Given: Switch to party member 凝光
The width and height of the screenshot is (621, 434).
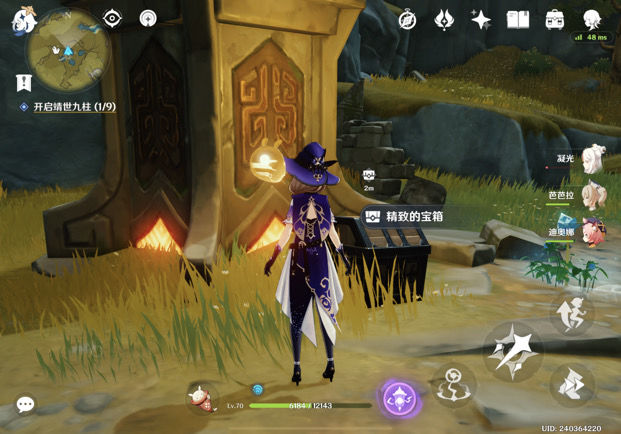Looking at the screenshot, I should 592,158.
